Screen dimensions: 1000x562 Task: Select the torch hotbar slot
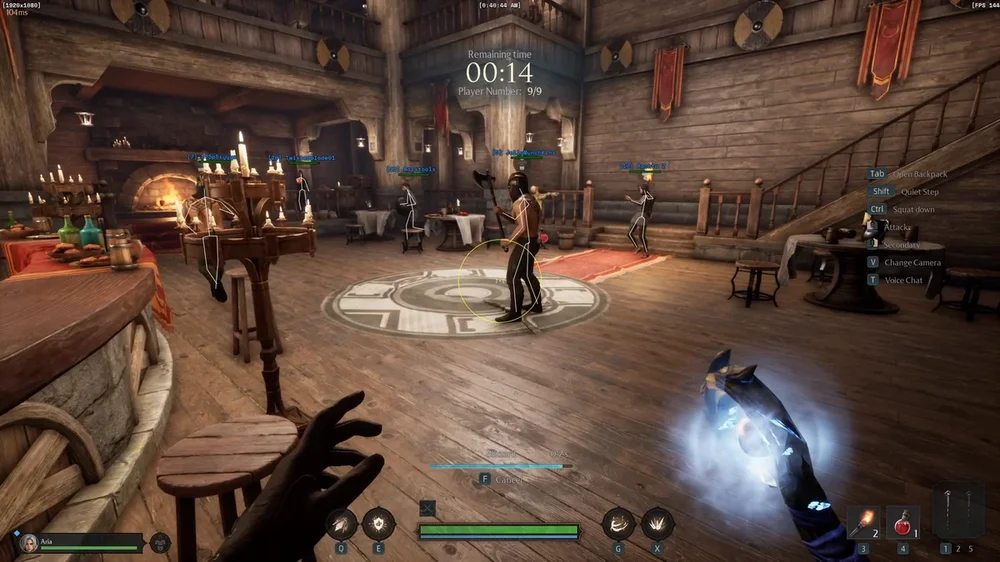(863, 522)
